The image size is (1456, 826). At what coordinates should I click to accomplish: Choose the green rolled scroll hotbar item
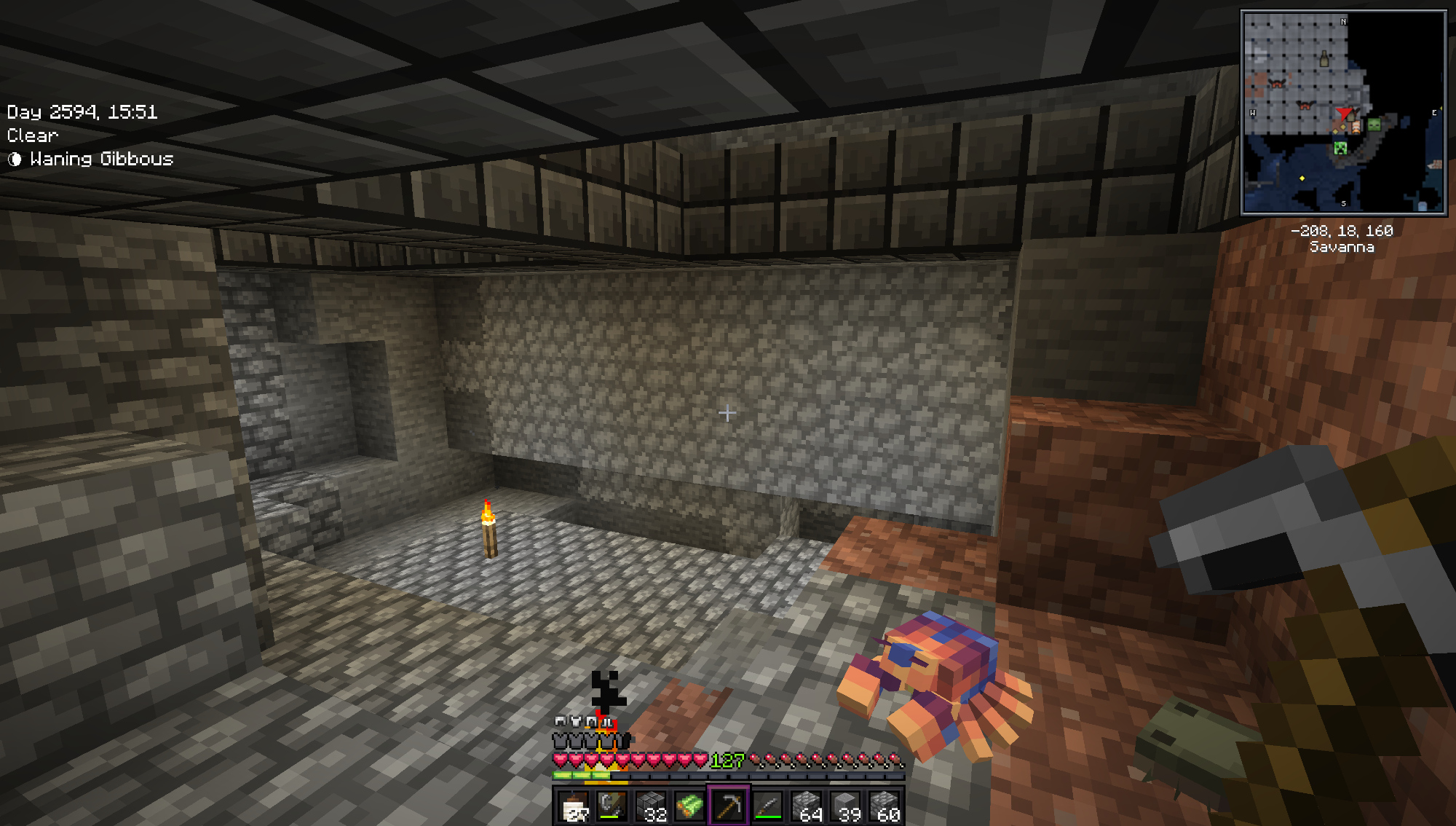coord(689,806)
